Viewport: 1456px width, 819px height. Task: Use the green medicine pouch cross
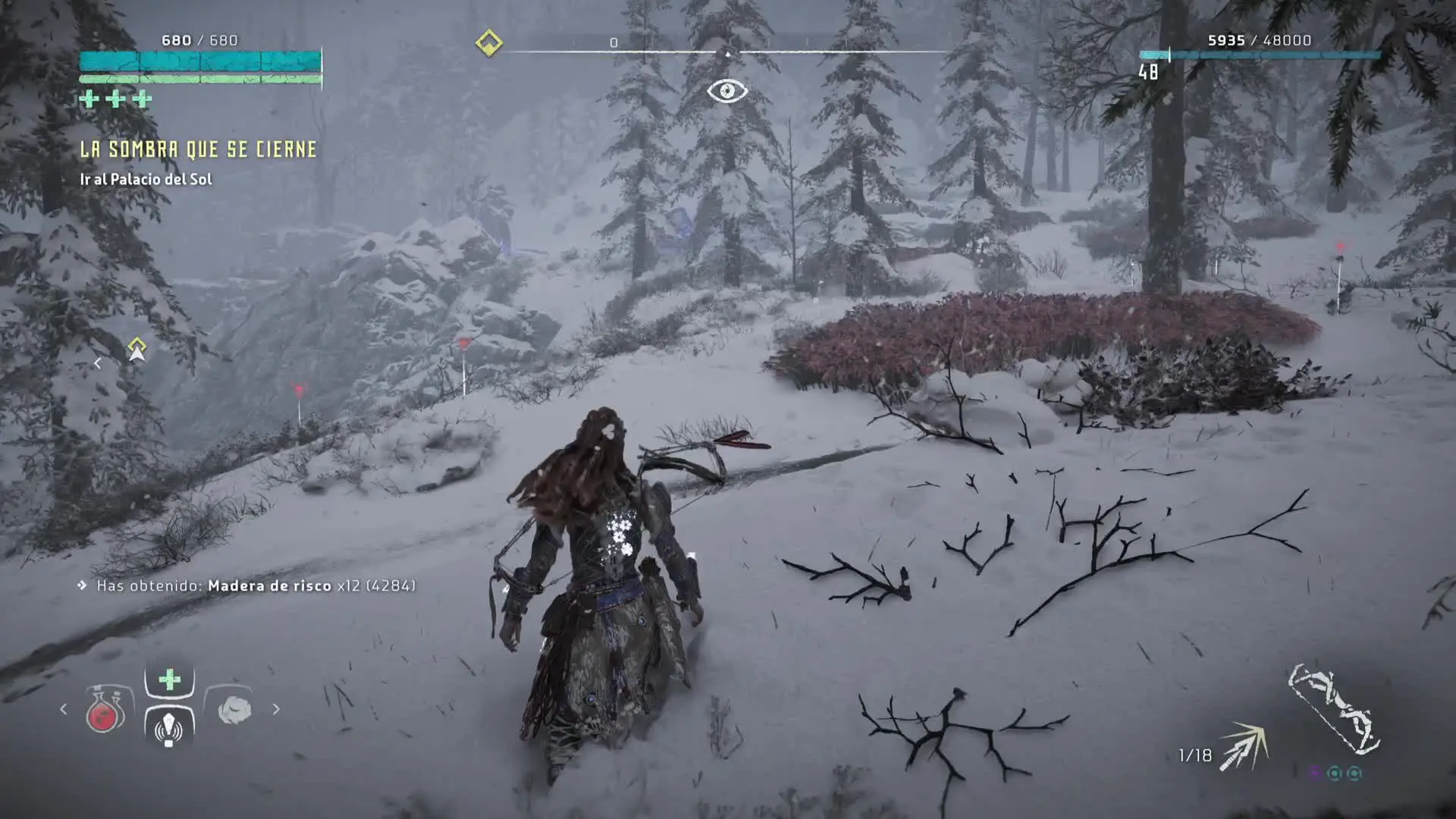(170, 679)
